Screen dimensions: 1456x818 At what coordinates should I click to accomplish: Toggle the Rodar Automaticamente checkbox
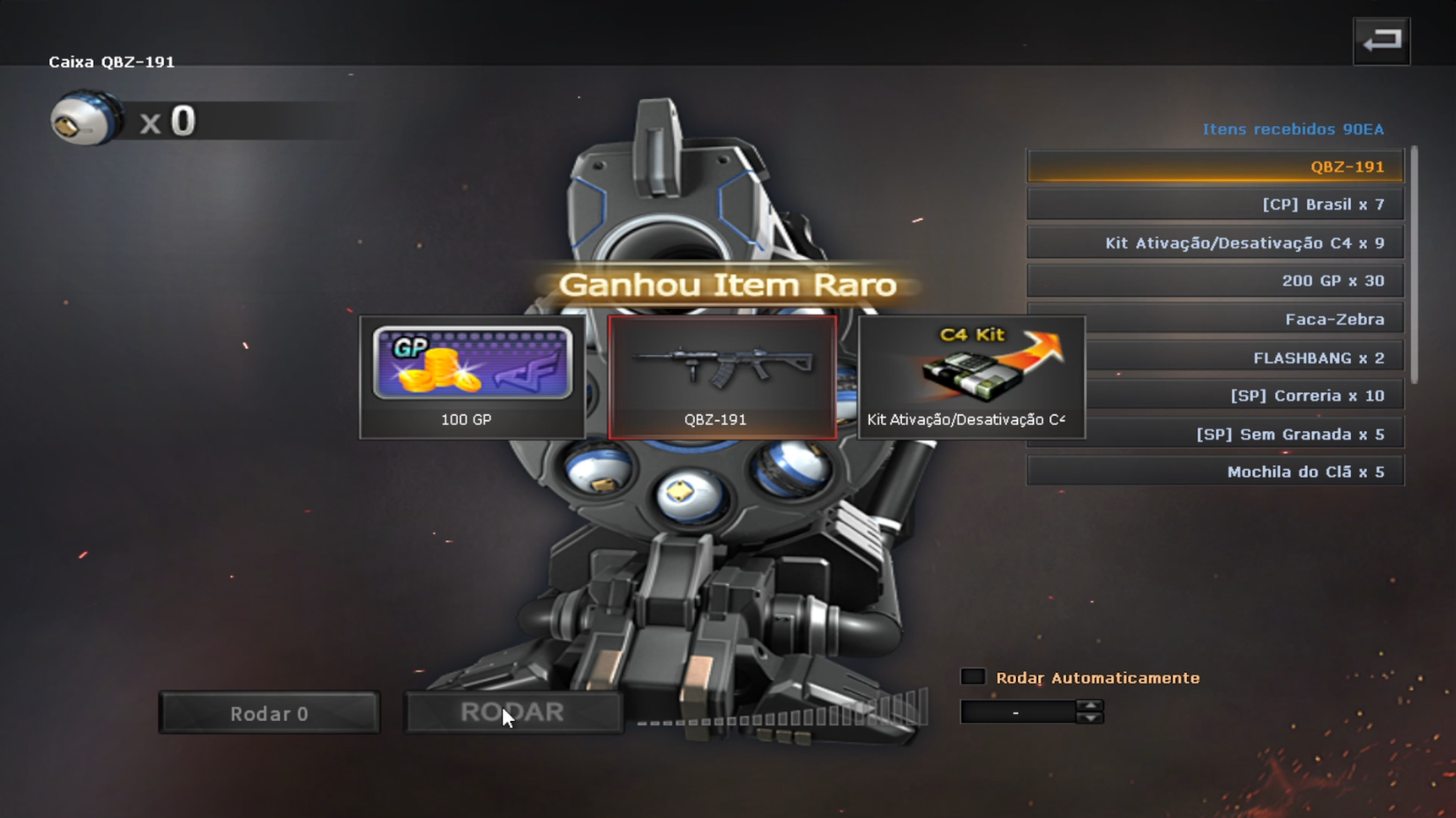pyautogui.click(x=973, y=677)
